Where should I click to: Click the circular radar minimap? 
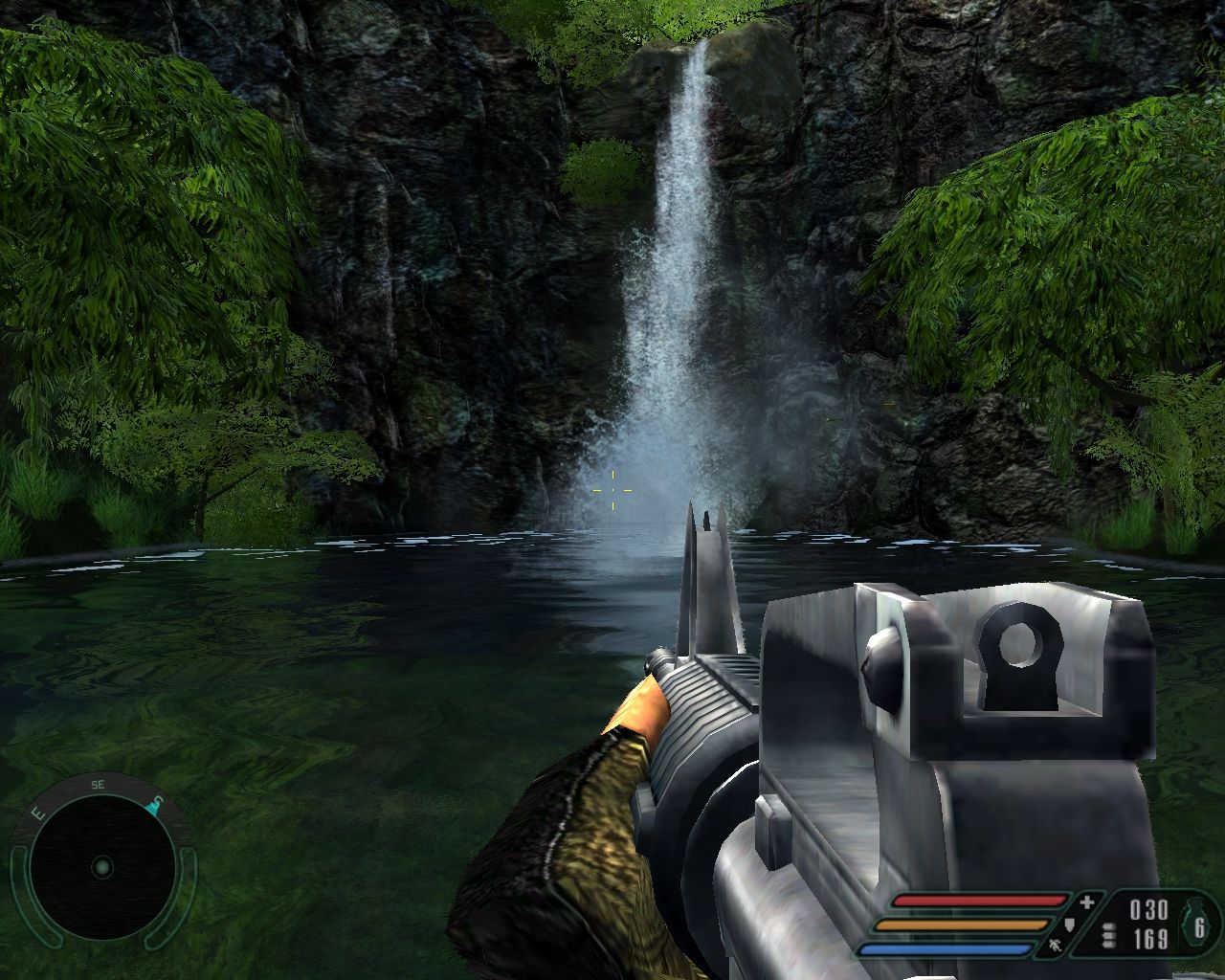click(101, 868)
